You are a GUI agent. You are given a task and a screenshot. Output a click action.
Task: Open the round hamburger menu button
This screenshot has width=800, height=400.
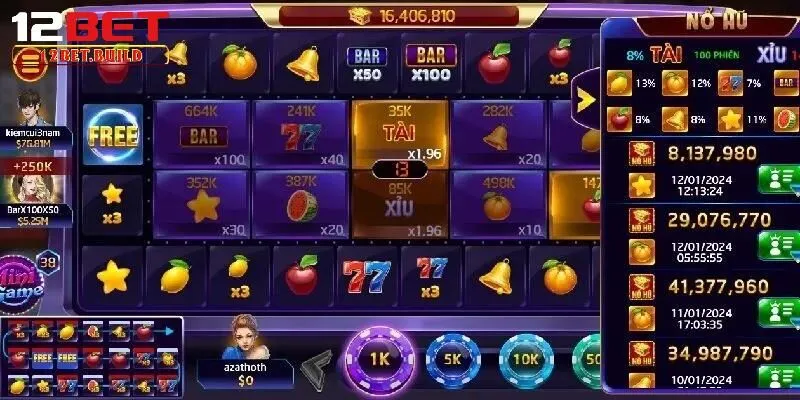click(x=30, y=63)
